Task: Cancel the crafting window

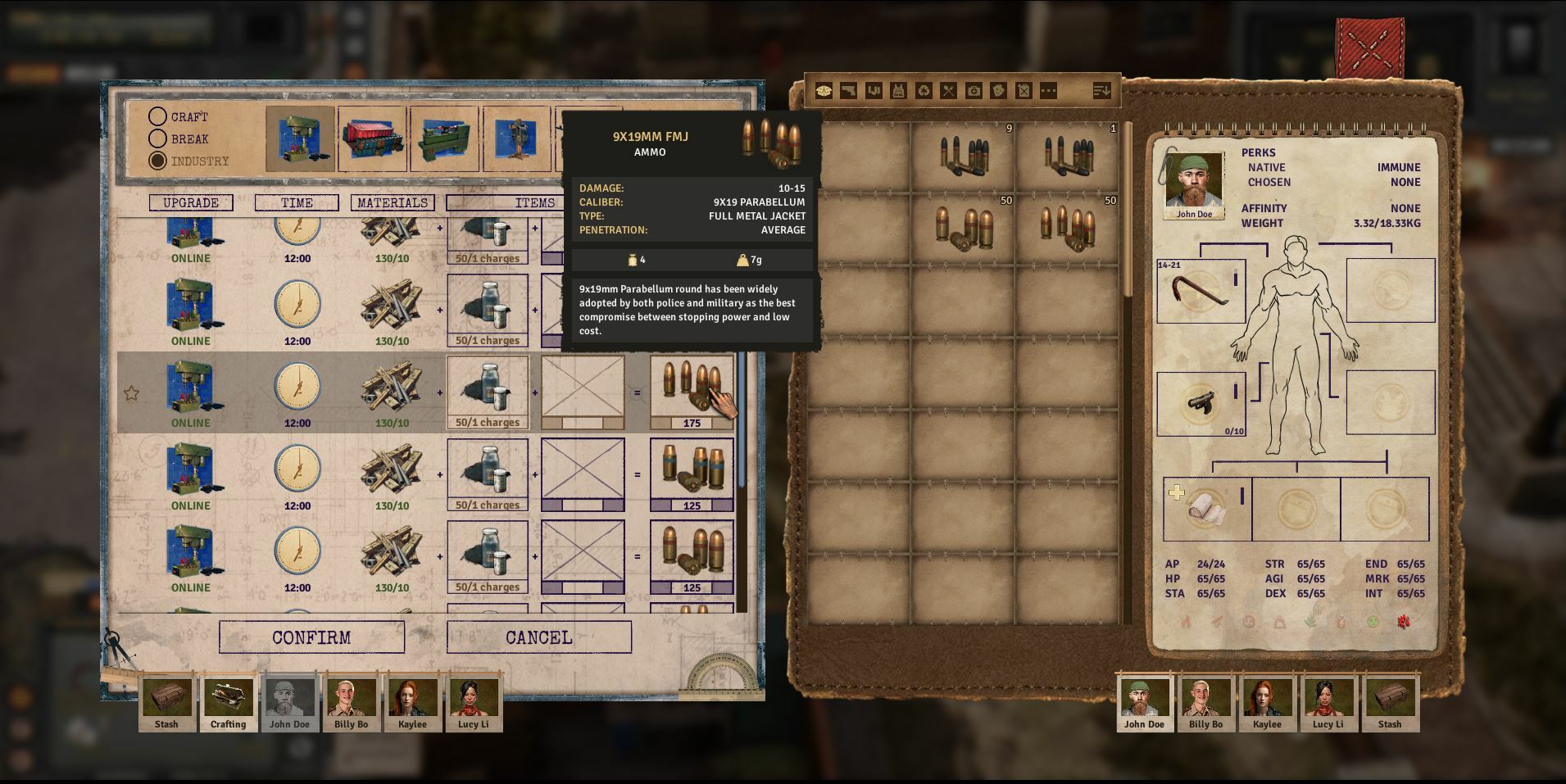Action: [x=538, y=637]
